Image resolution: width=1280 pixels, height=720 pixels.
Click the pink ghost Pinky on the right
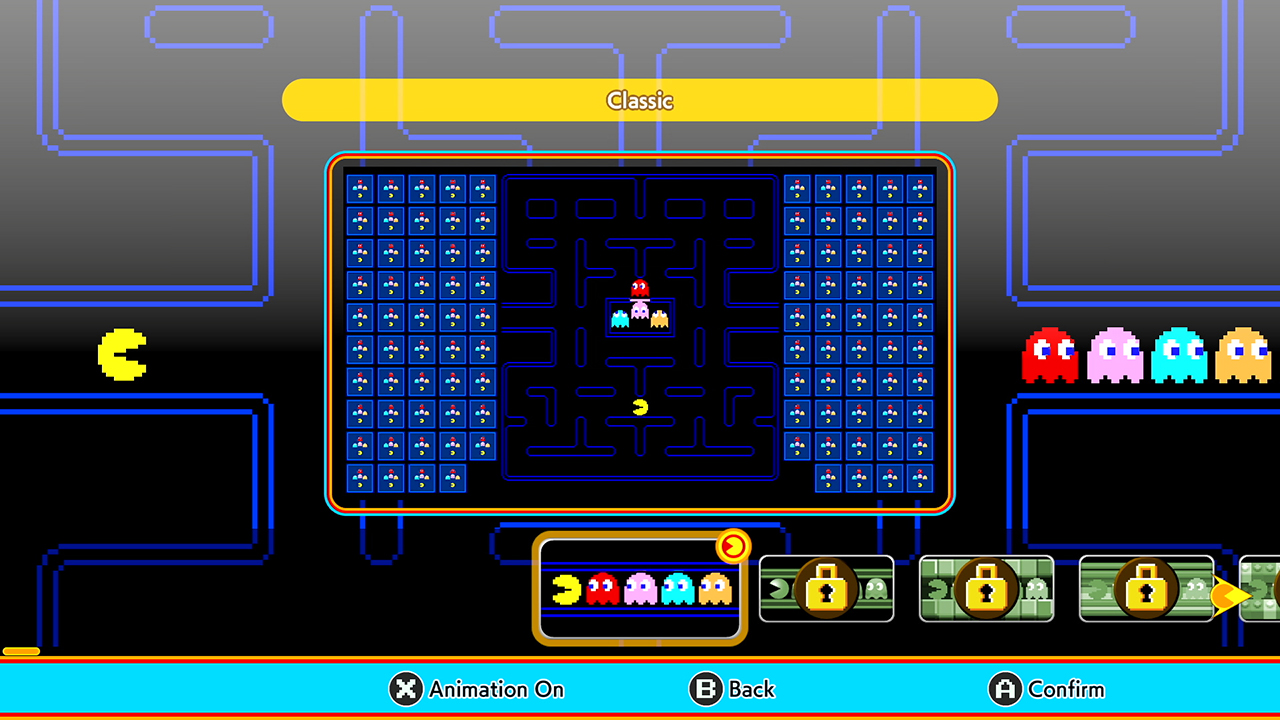coord(1115,355)
